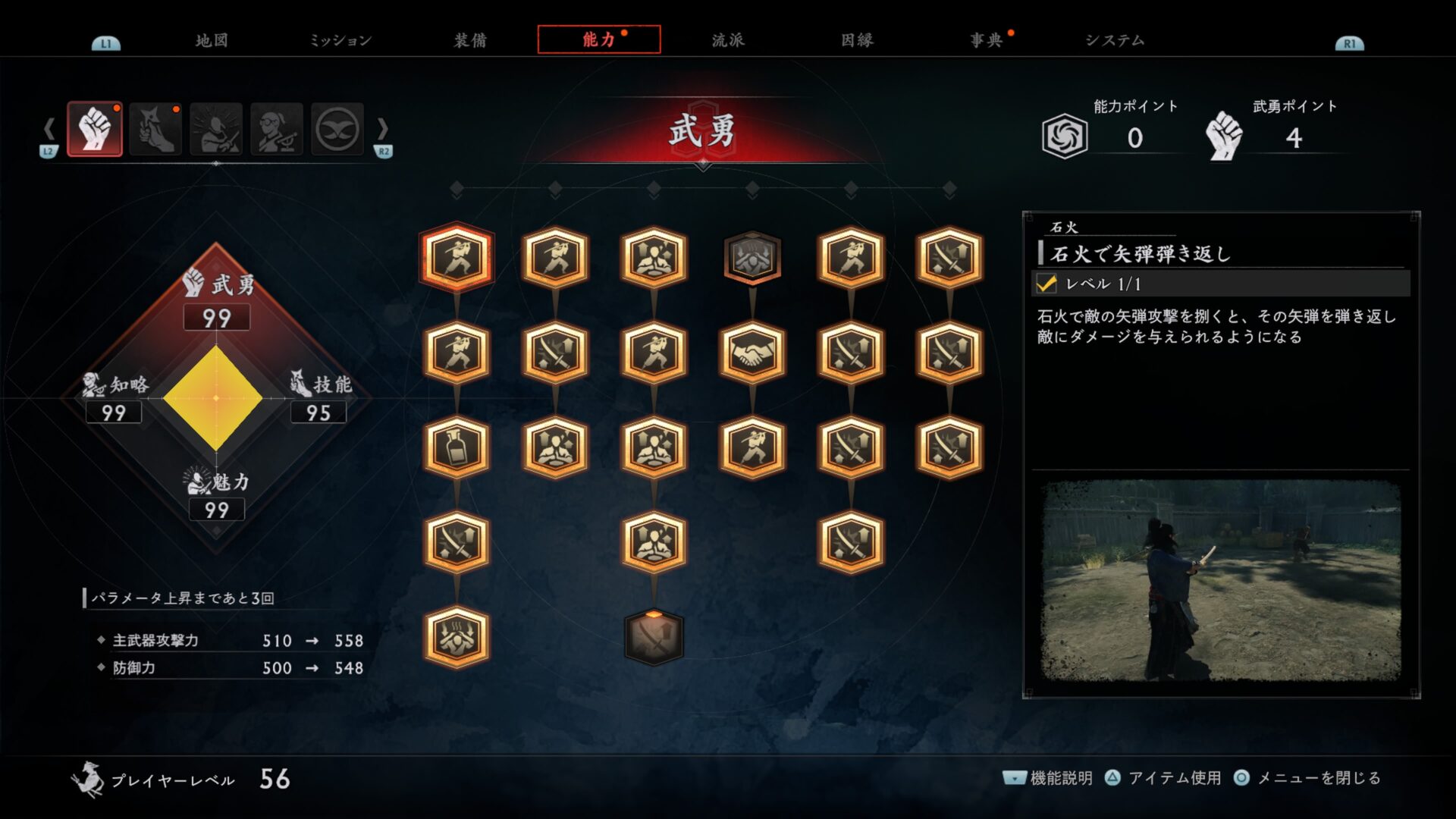
Task: Click the right arrow beside category icons
Action: click(x=382, y=129)
